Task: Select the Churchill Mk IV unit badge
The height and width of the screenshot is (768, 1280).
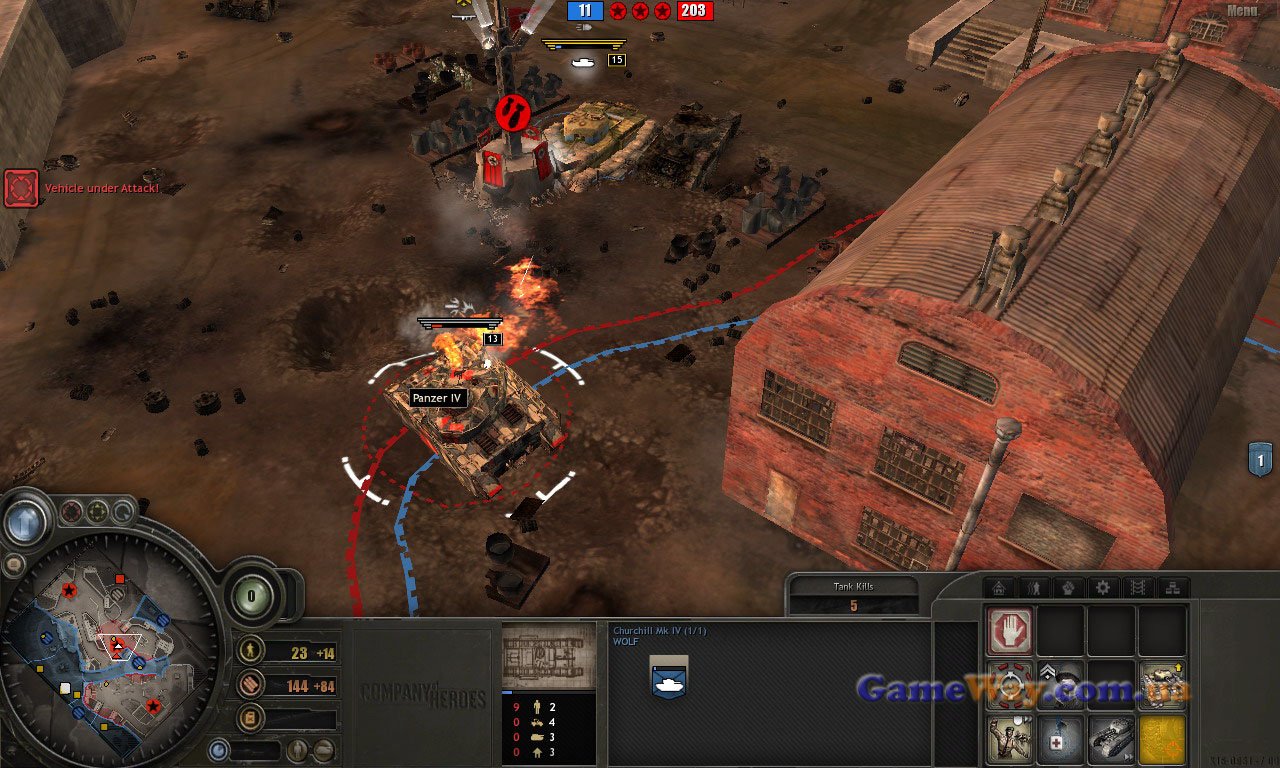Action: [x=668, y=677]
